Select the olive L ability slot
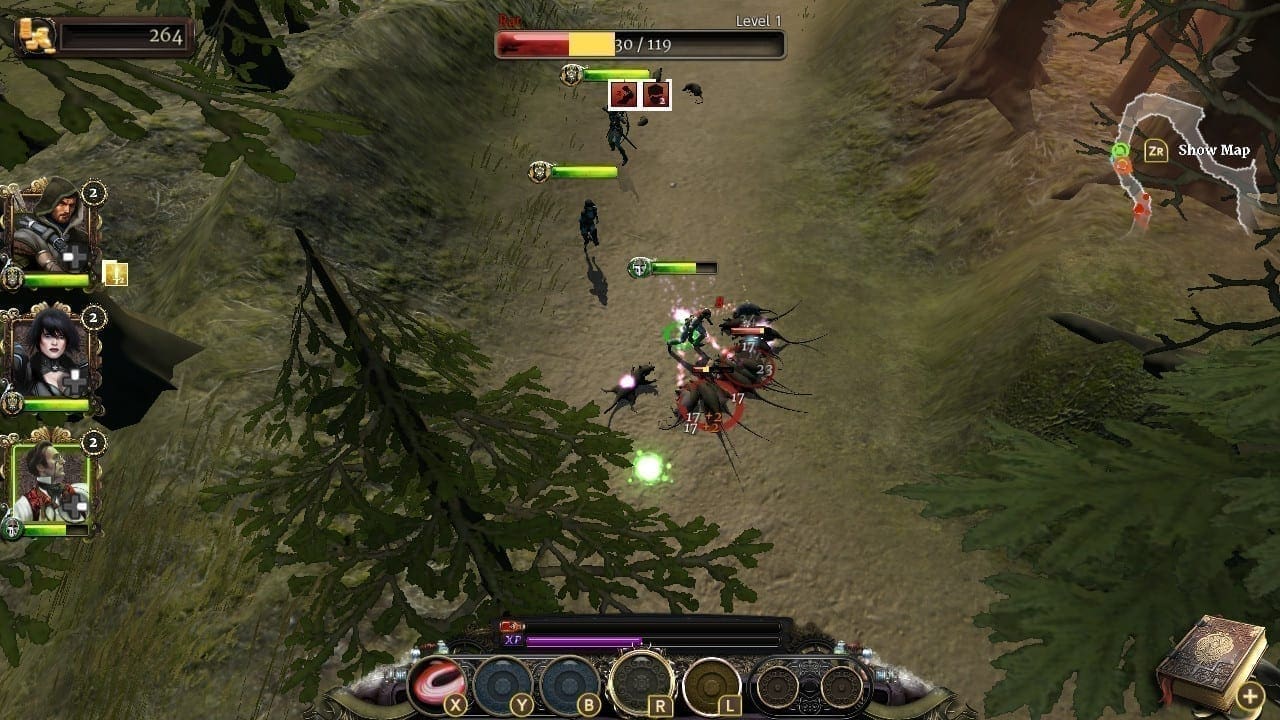Screen dimensions: 1280x720 pyautogui.click(x=711, y=685)
